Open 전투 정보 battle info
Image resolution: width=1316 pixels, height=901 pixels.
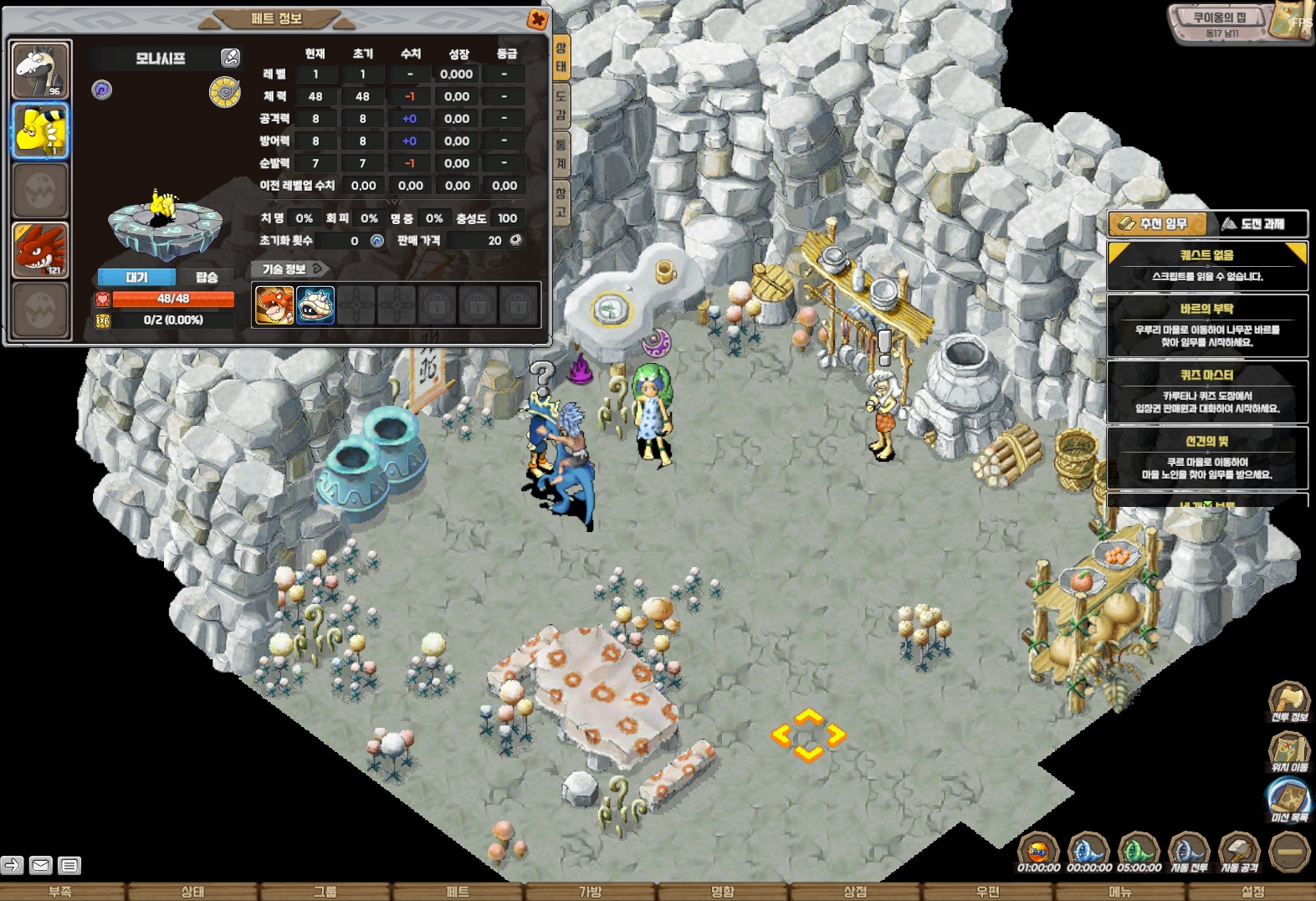(1288, 703)
